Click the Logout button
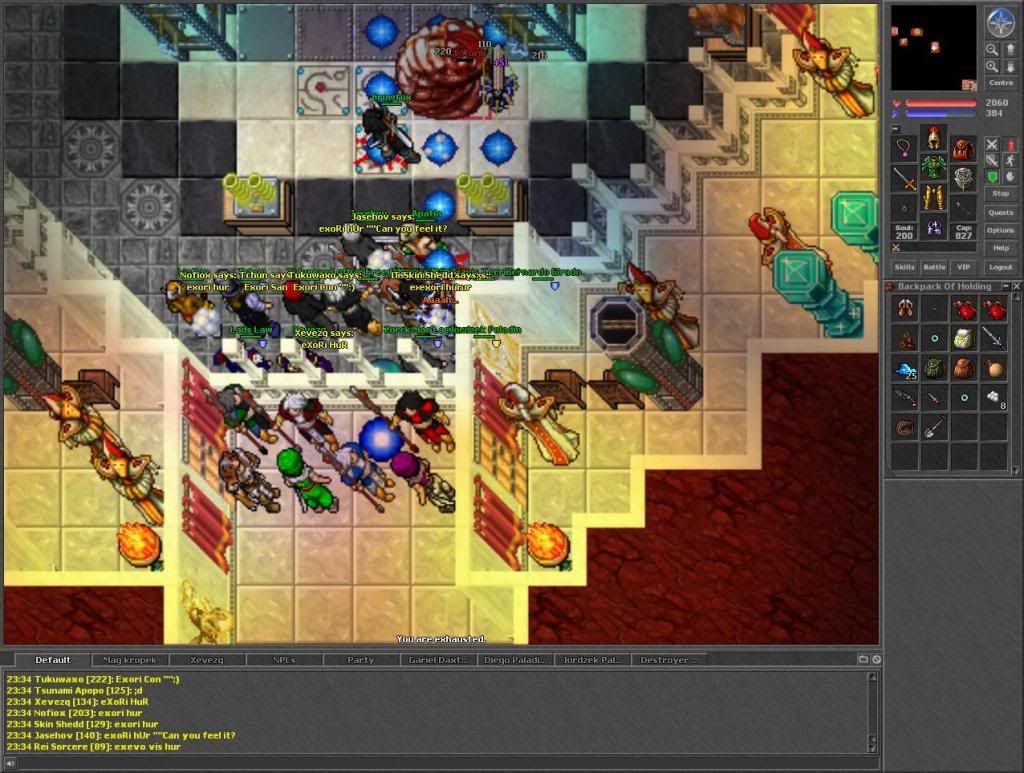The width and height of the screenshot is (1024, 773). [x=1000, y=267]
